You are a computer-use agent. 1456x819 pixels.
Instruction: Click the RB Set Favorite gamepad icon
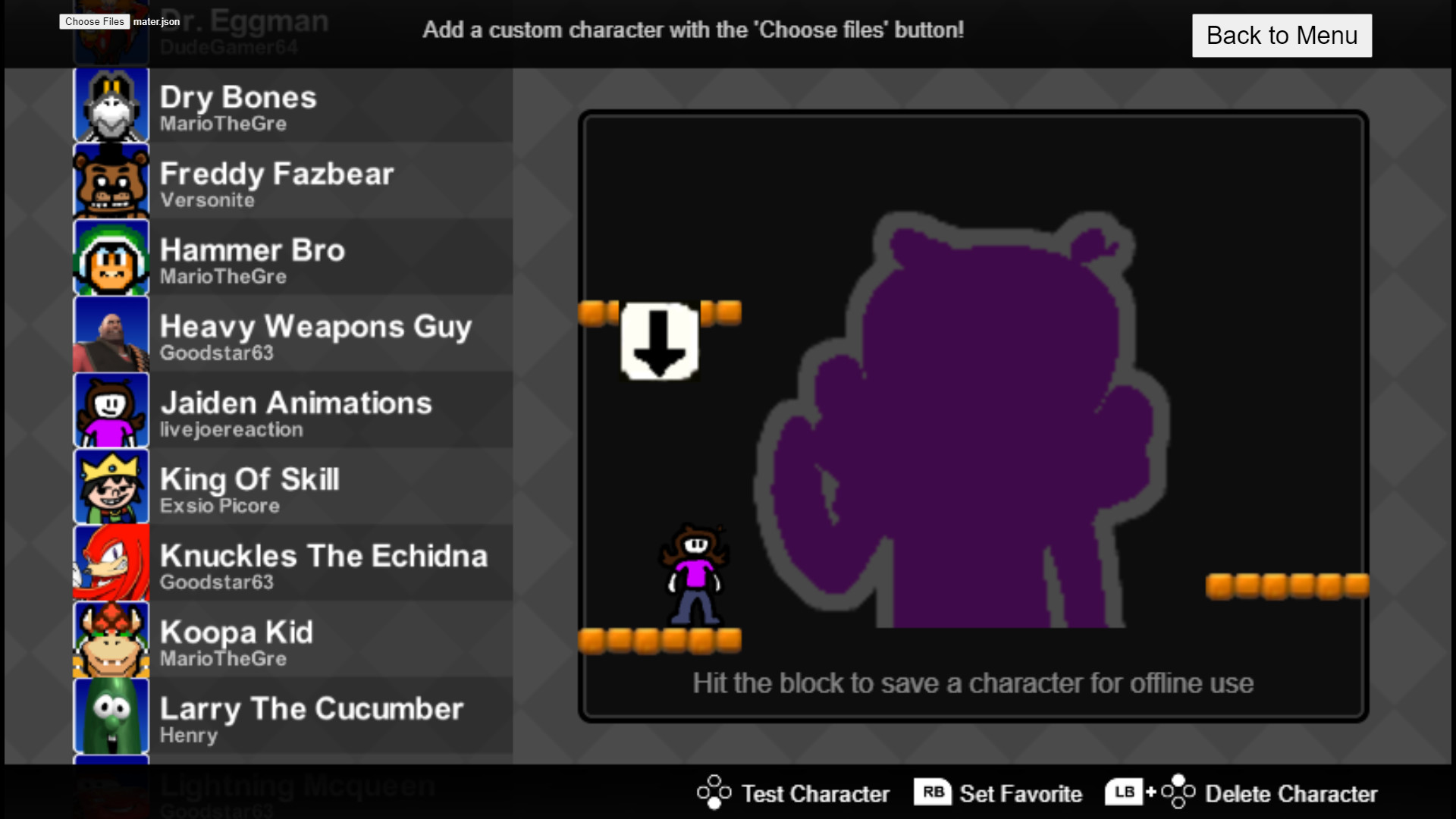pos(934,792)
